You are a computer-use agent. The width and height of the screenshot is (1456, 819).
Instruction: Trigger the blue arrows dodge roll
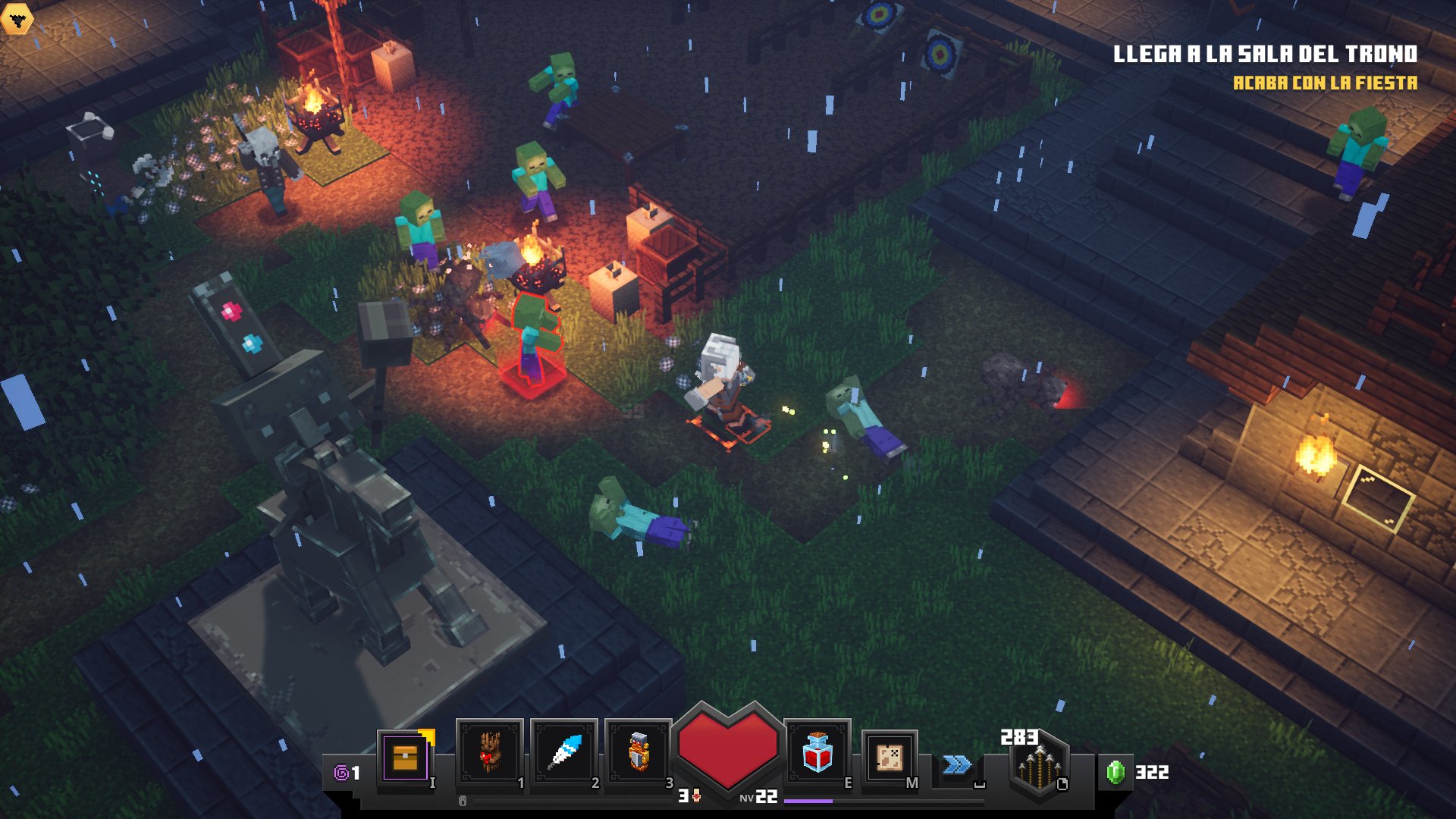pos(957,764)
